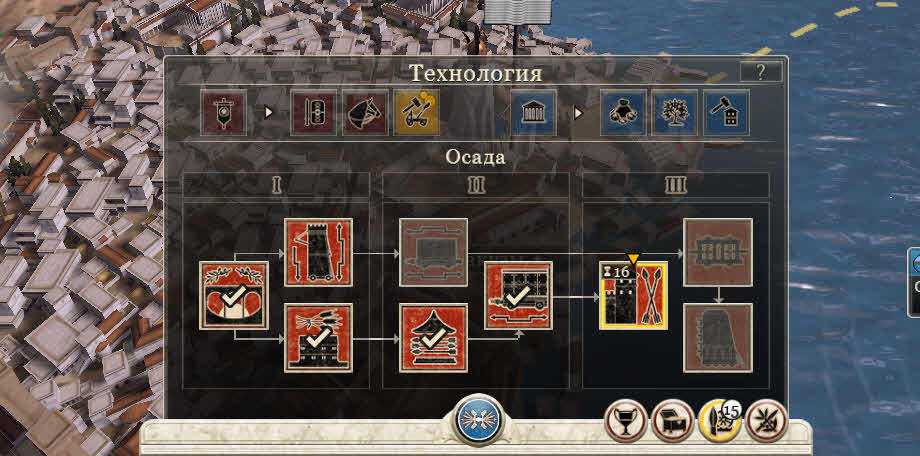The height and width of the screenshot is (456, 920).
Task: Select the researched pagoda roof technology
Action: [434, 338]
